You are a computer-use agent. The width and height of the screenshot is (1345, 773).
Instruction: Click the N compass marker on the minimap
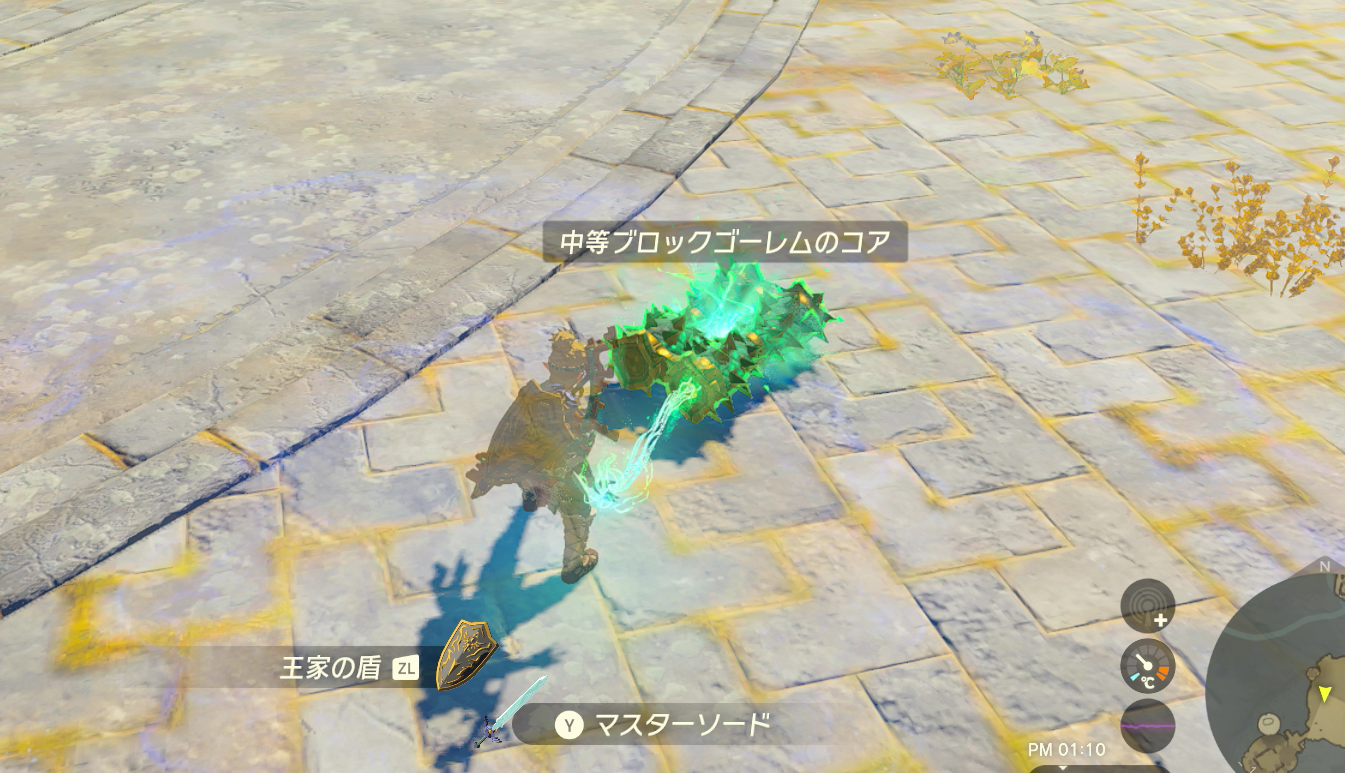click(x=1324, y=566)
